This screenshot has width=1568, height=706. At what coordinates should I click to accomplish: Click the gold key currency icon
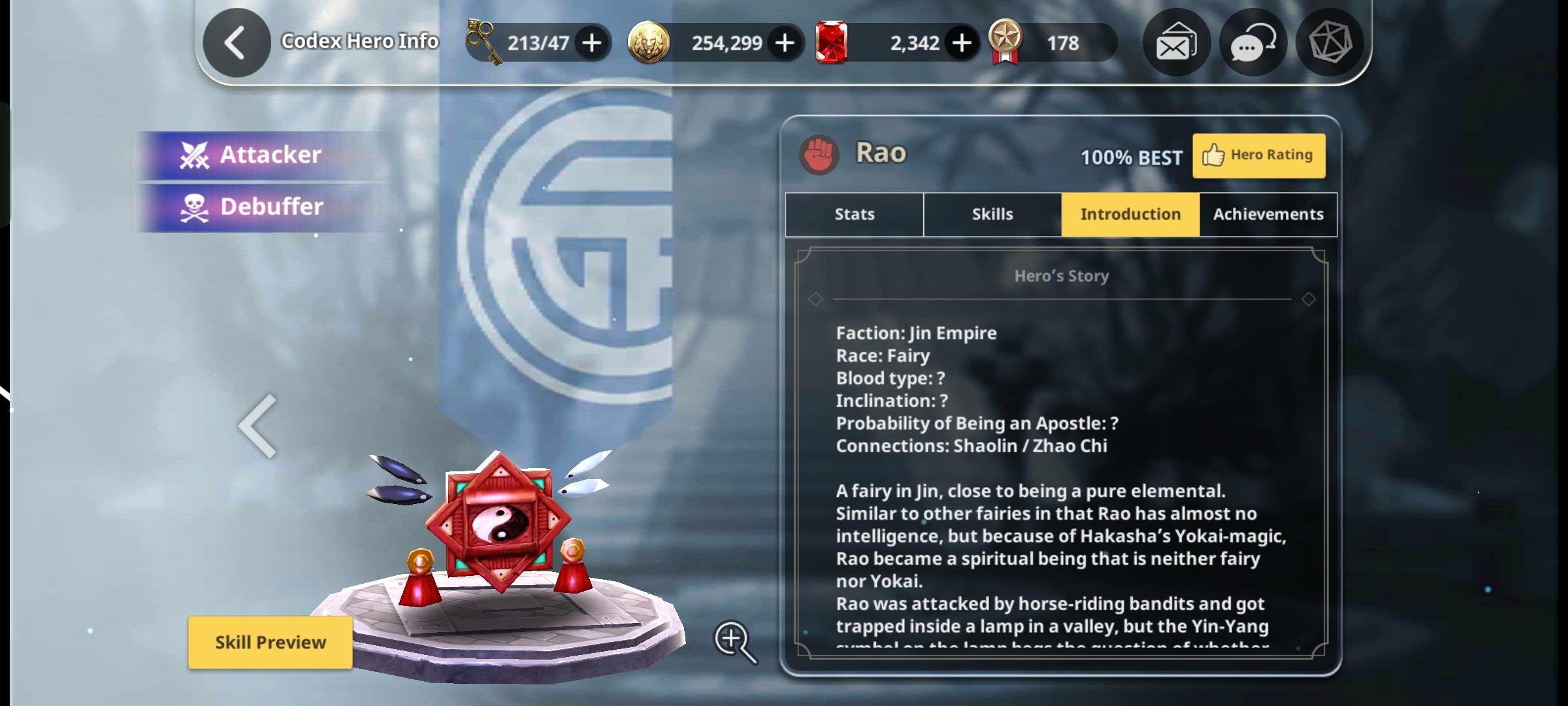pyautogui.click(x=482, y=42)
